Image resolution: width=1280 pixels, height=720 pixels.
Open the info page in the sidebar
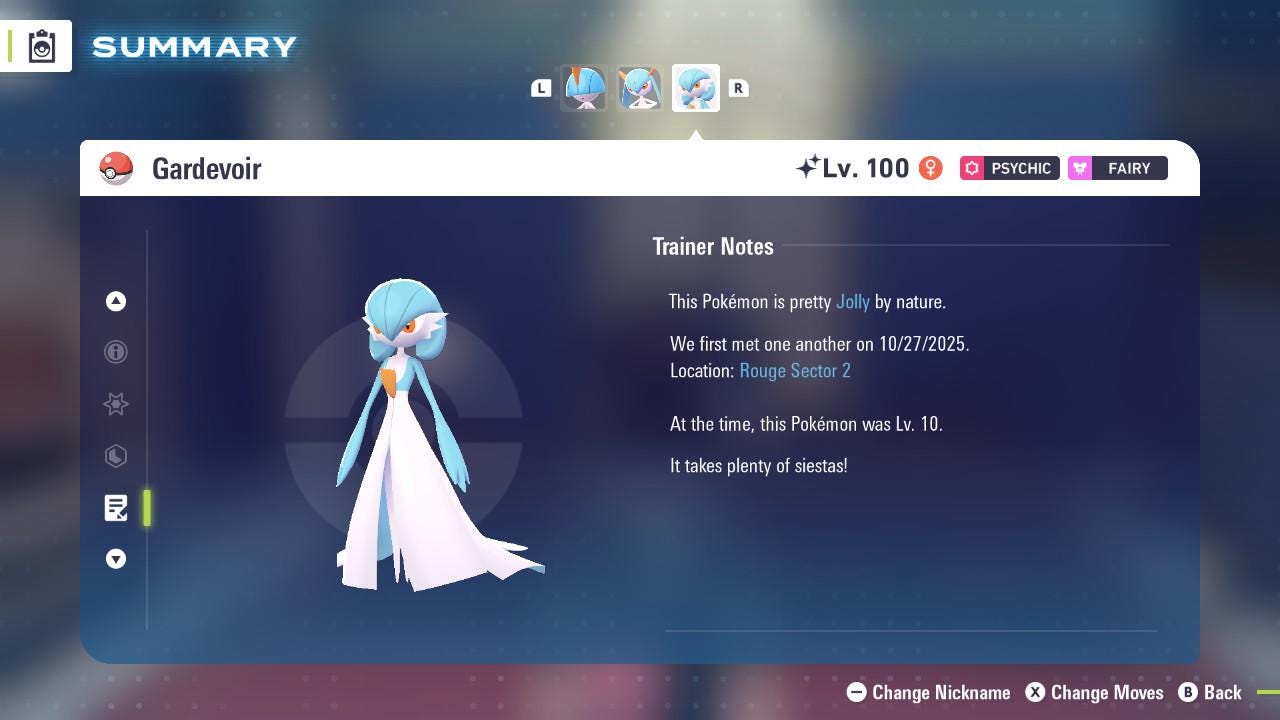coord(116,352)
